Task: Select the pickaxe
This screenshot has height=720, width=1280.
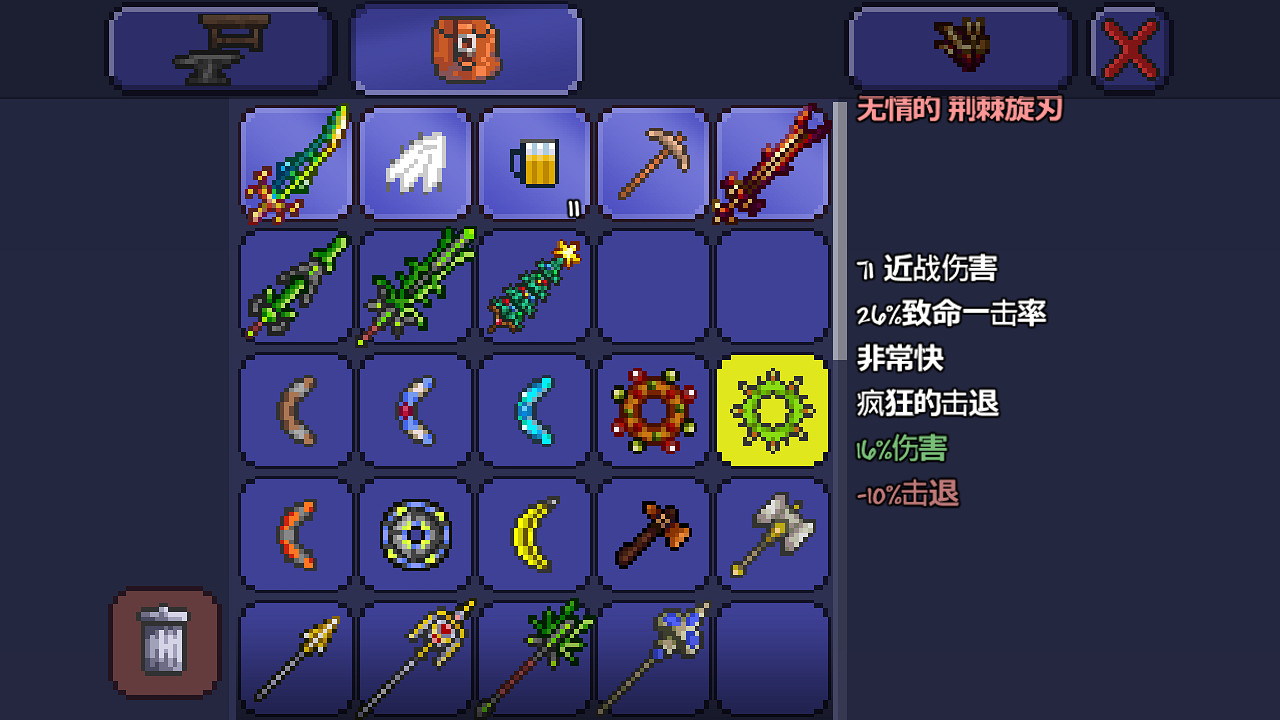Action: click(x=653, y=163)
